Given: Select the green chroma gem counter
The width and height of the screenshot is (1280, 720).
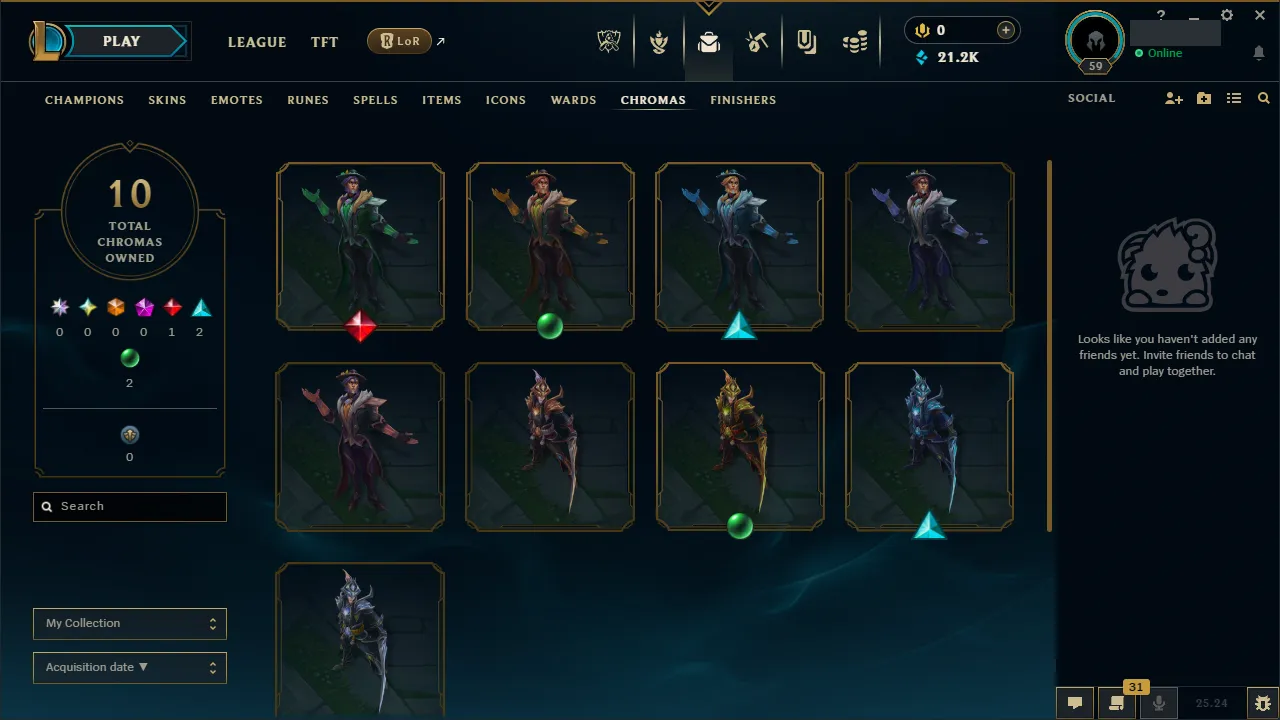Looking at the screenshot, I should pos(129,368).
